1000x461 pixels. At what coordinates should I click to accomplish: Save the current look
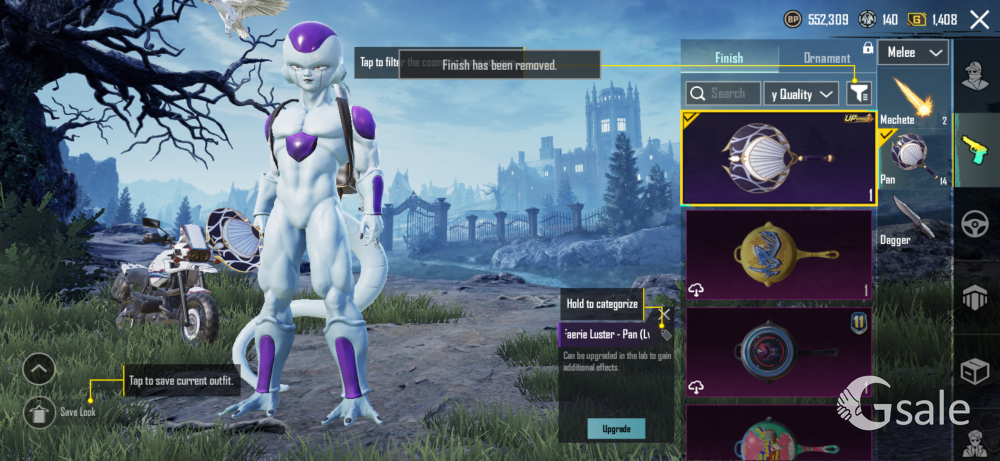point(39,411)
